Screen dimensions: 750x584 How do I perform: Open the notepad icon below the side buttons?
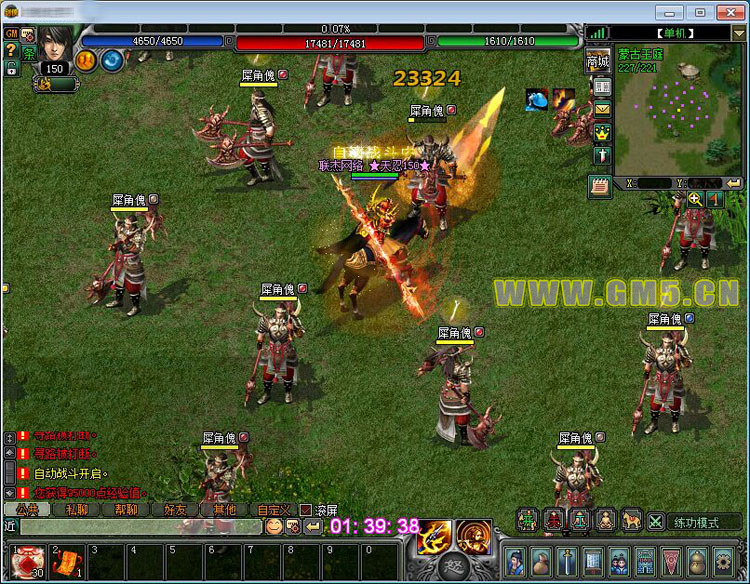coord(600,185)
